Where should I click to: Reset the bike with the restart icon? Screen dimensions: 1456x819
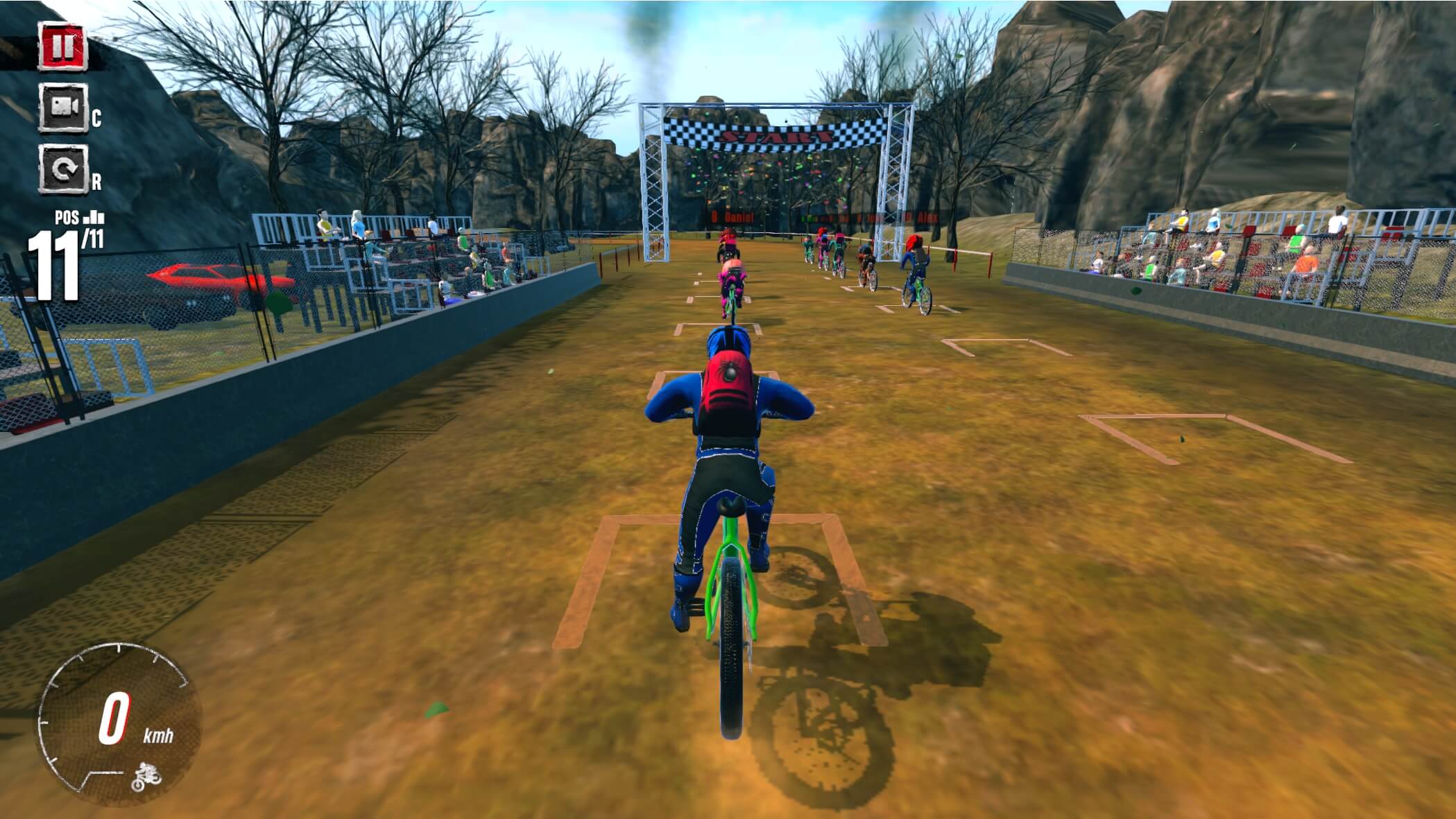pos(63,169)
